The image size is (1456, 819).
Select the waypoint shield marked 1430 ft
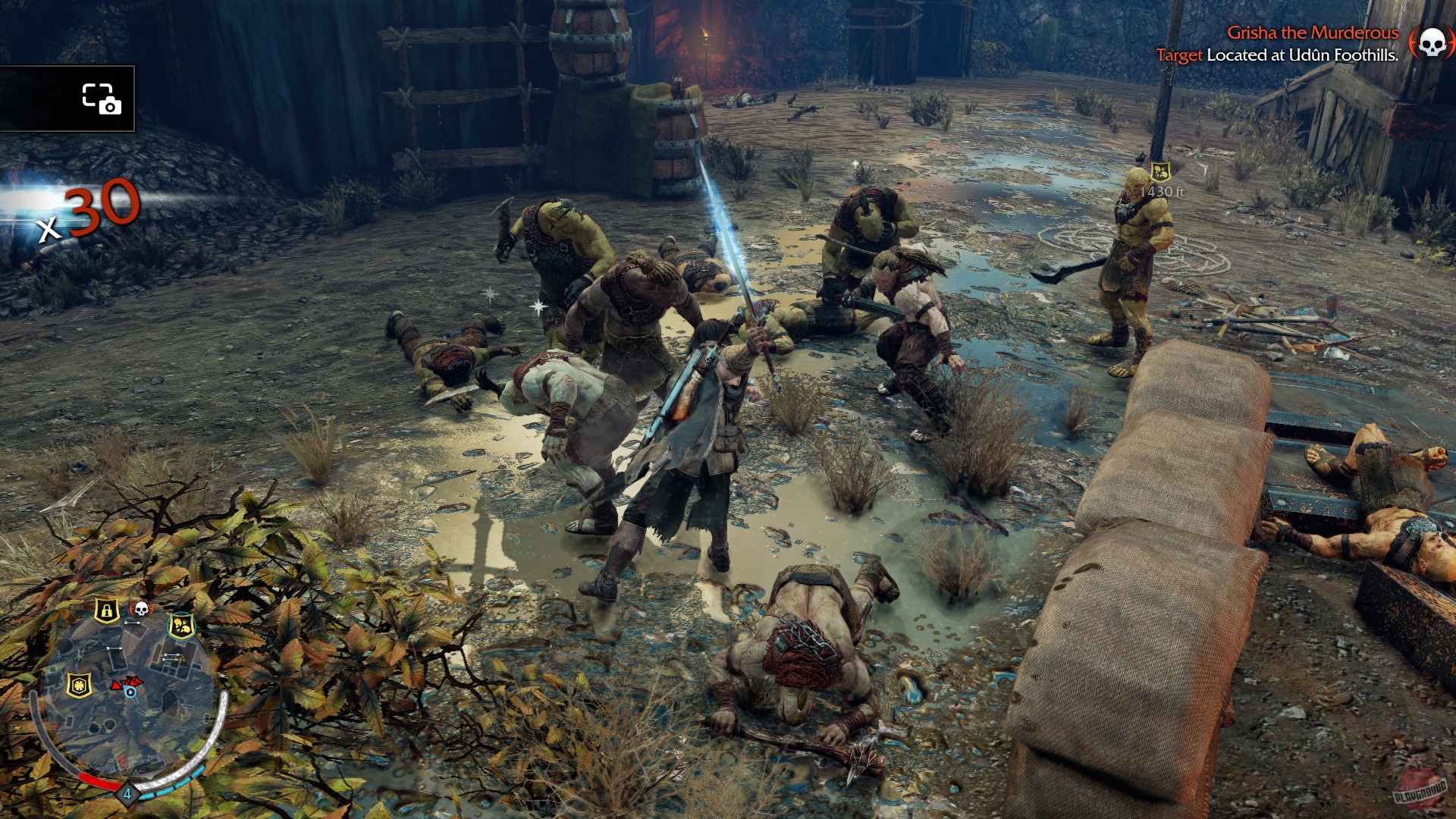coord(1160,172)
